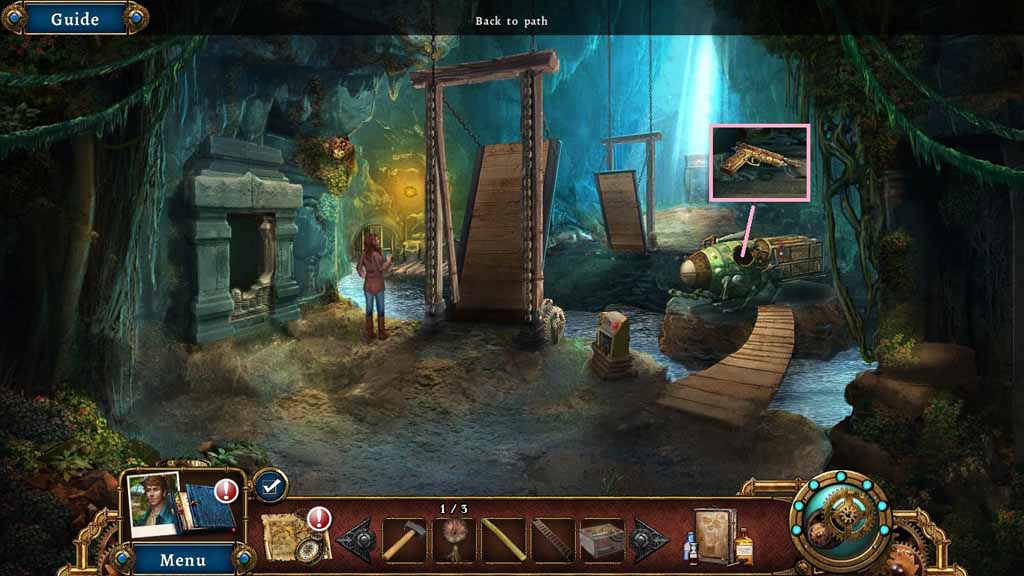Click the pistol hint thumbnail

click(x=759, y=161)
